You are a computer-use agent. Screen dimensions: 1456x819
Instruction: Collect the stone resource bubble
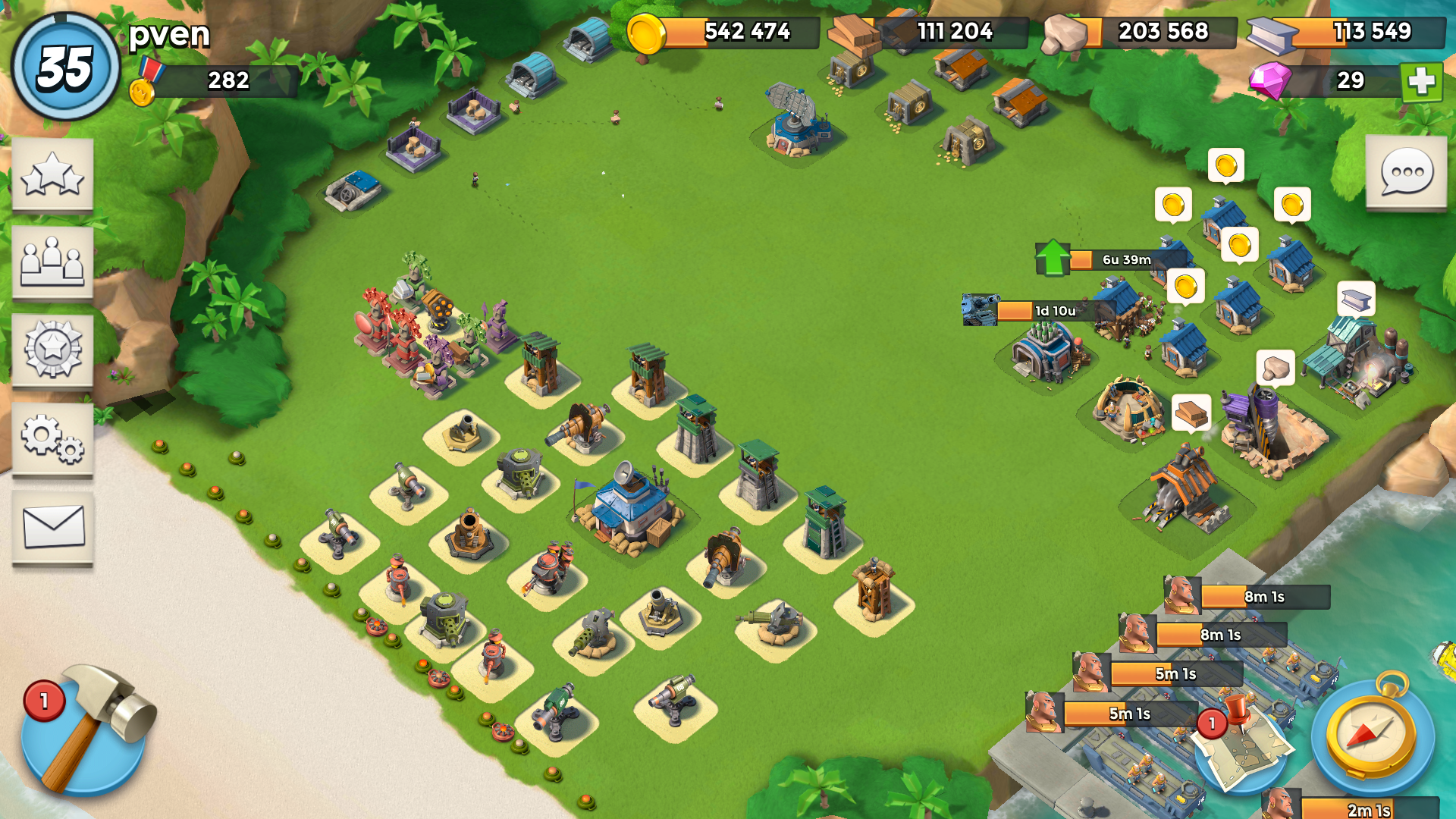tap(1275, 369)
